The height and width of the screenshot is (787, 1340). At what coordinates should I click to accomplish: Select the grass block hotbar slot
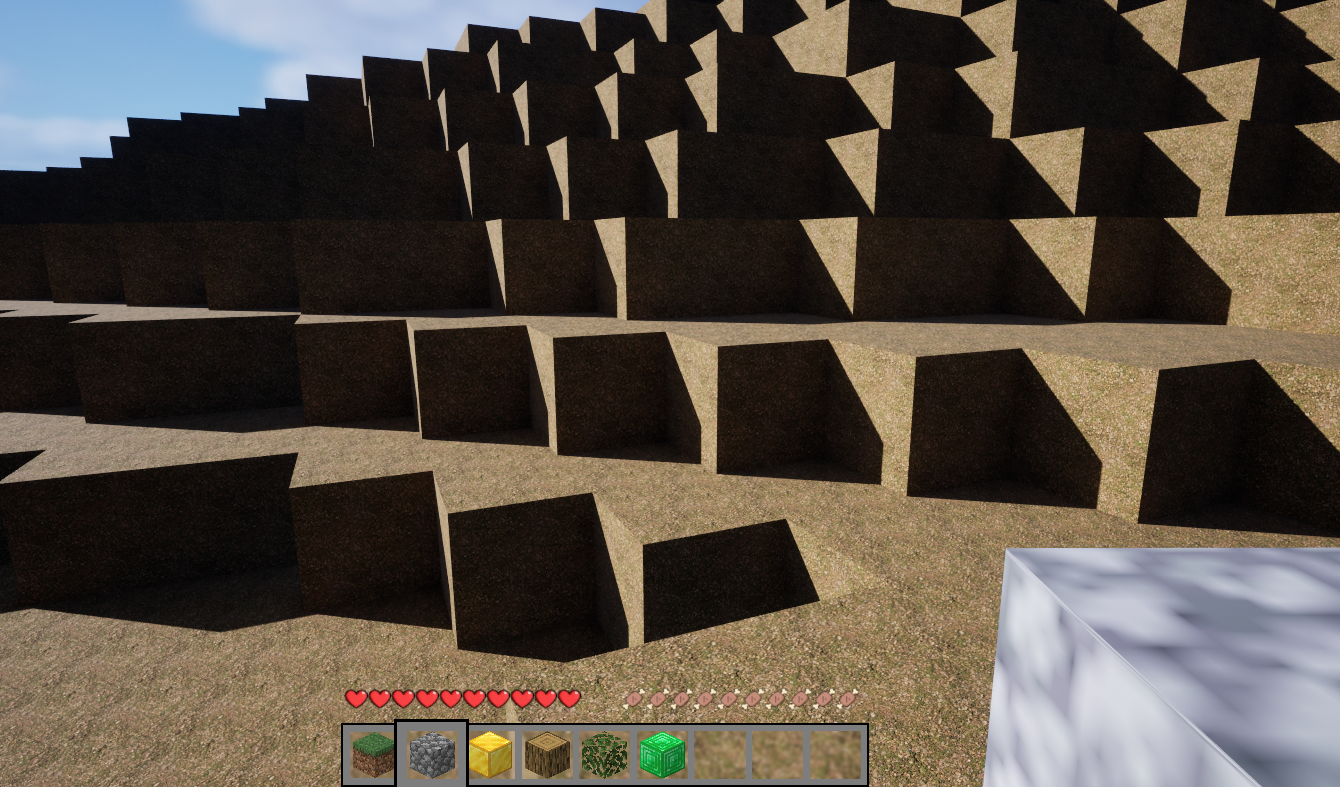tap(372, 755)
